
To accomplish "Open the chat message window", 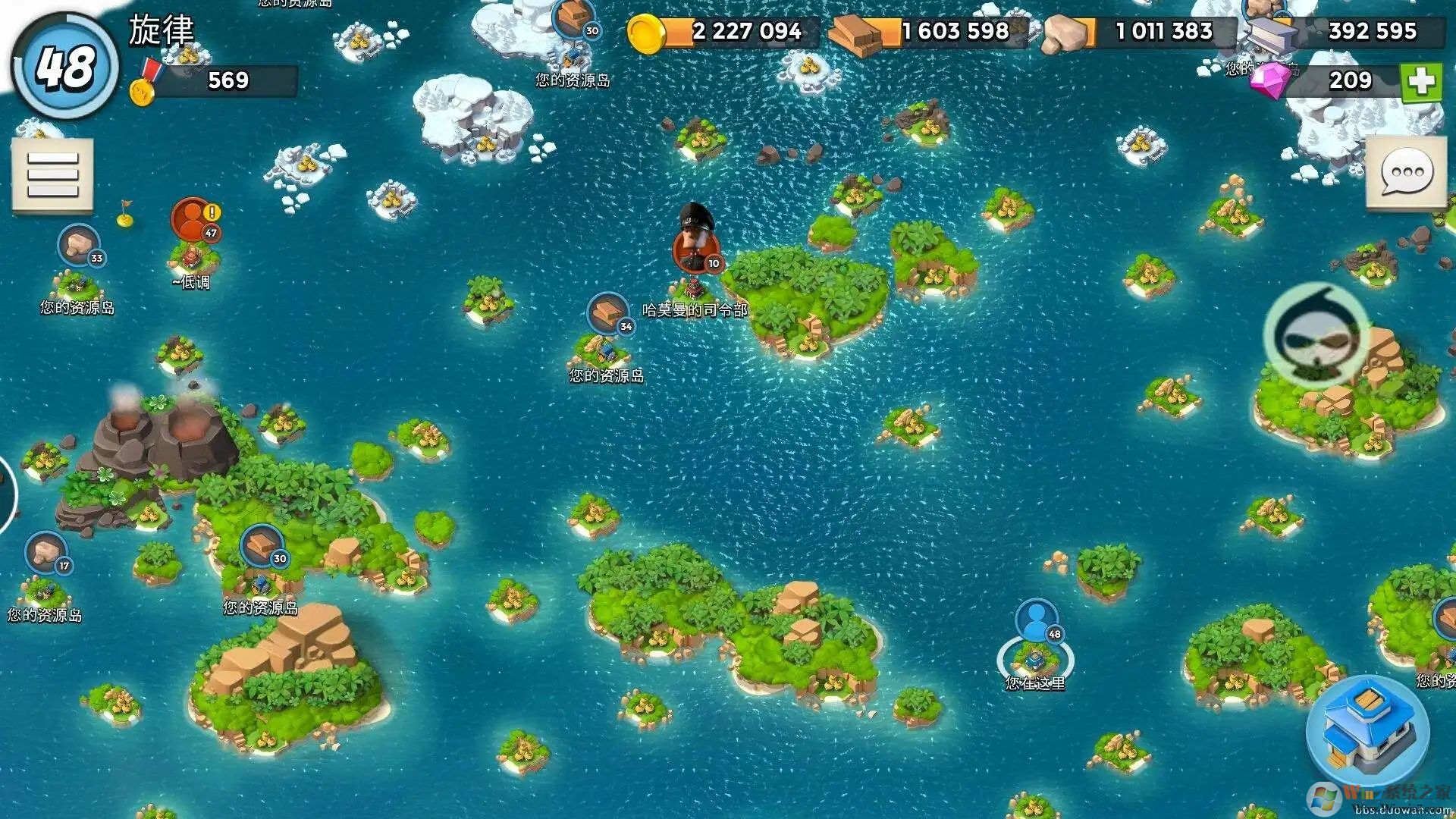I will pyautogui.click(x=1406, y=173).
